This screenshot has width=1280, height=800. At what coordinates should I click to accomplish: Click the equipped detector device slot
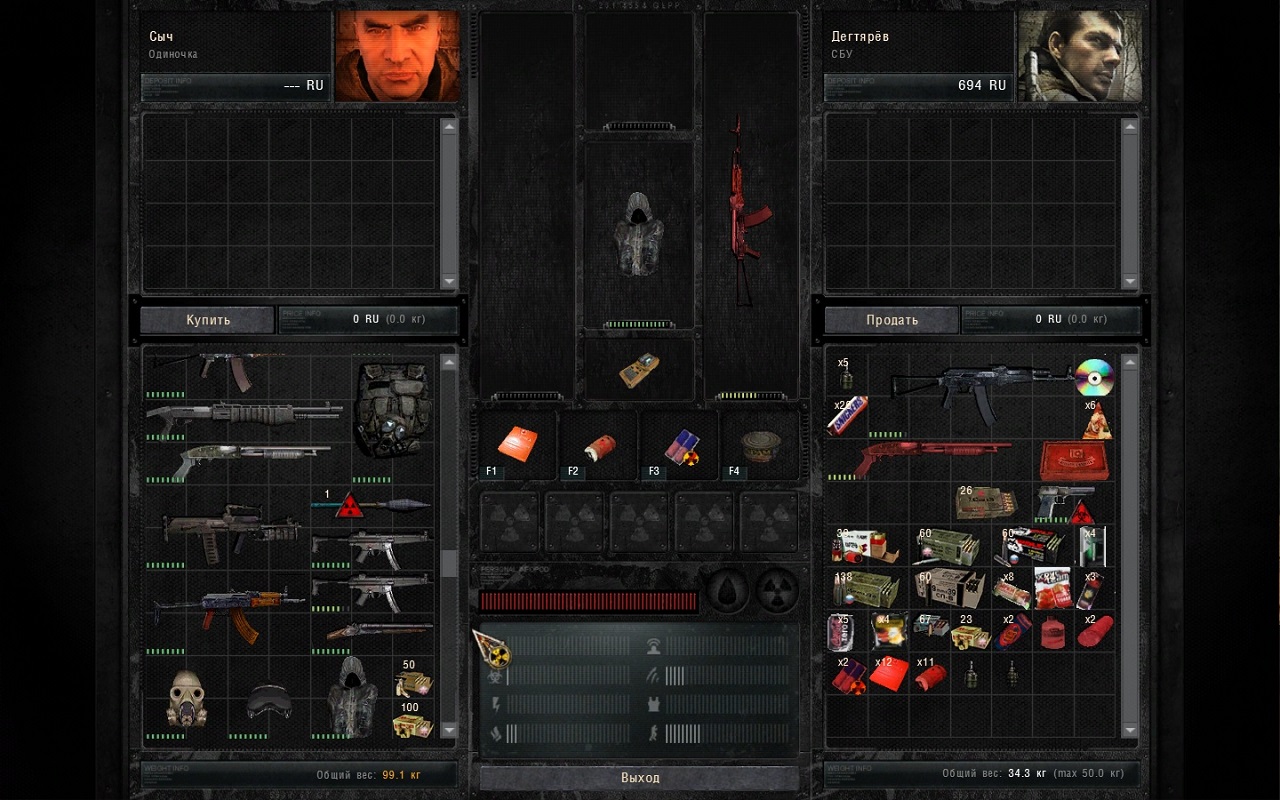point(638,369)
